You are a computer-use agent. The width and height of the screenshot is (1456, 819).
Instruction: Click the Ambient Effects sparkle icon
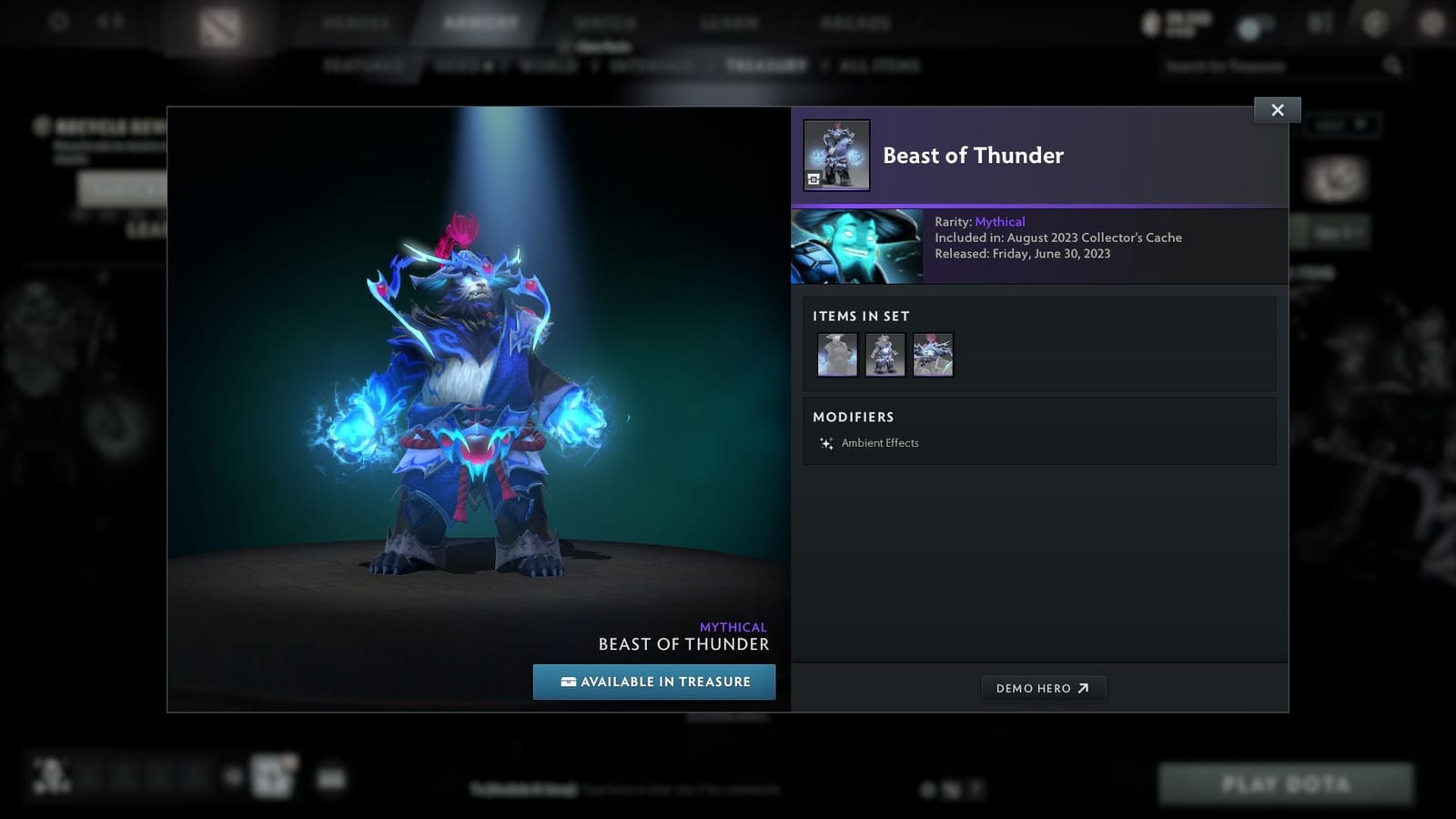pyautogui.click(x=825, y=443)
